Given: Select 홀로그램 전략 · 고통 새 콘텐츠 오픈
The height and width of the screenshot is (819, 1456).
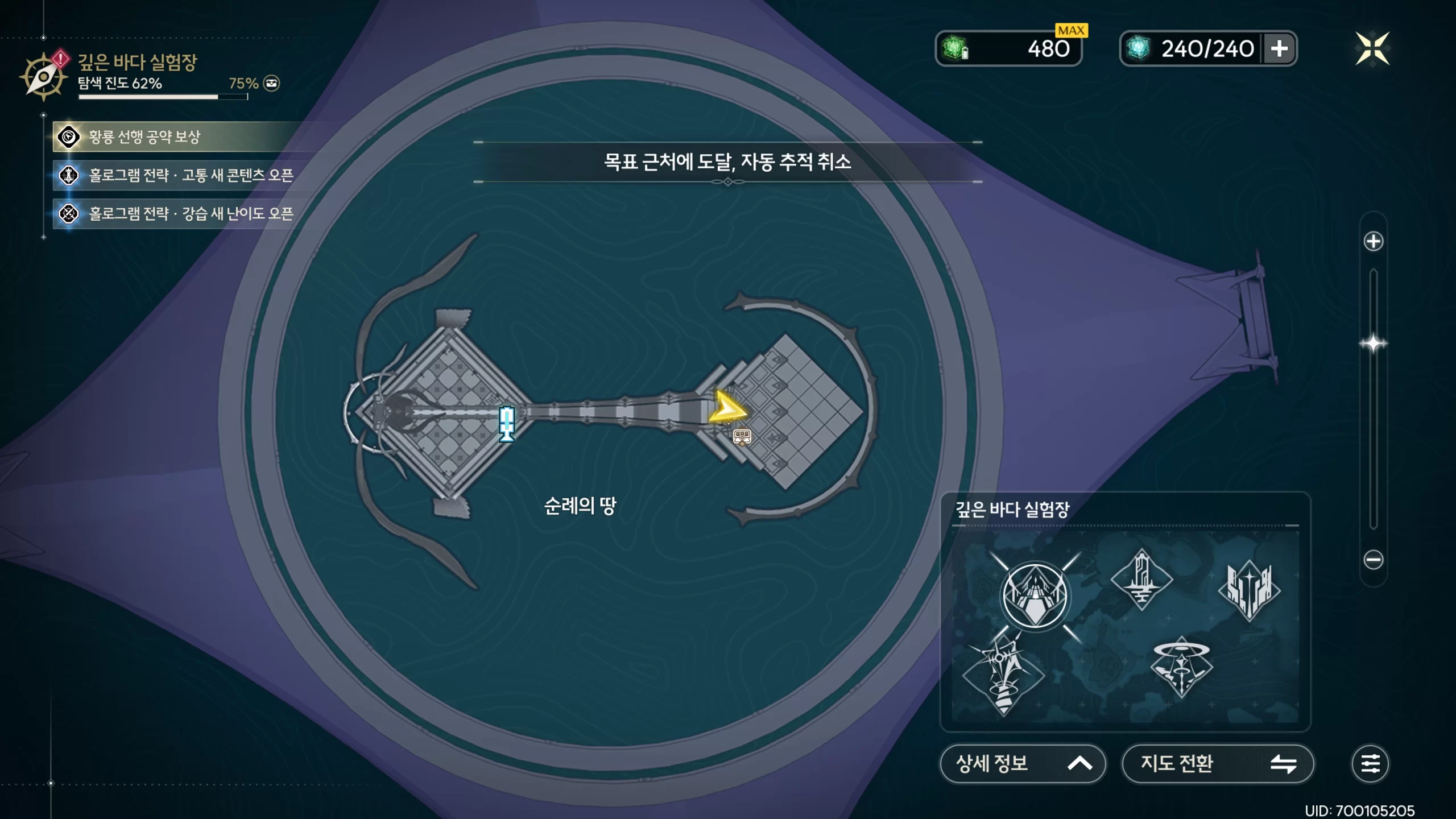Looking at the screenshot, I should [x=191, y=175].
